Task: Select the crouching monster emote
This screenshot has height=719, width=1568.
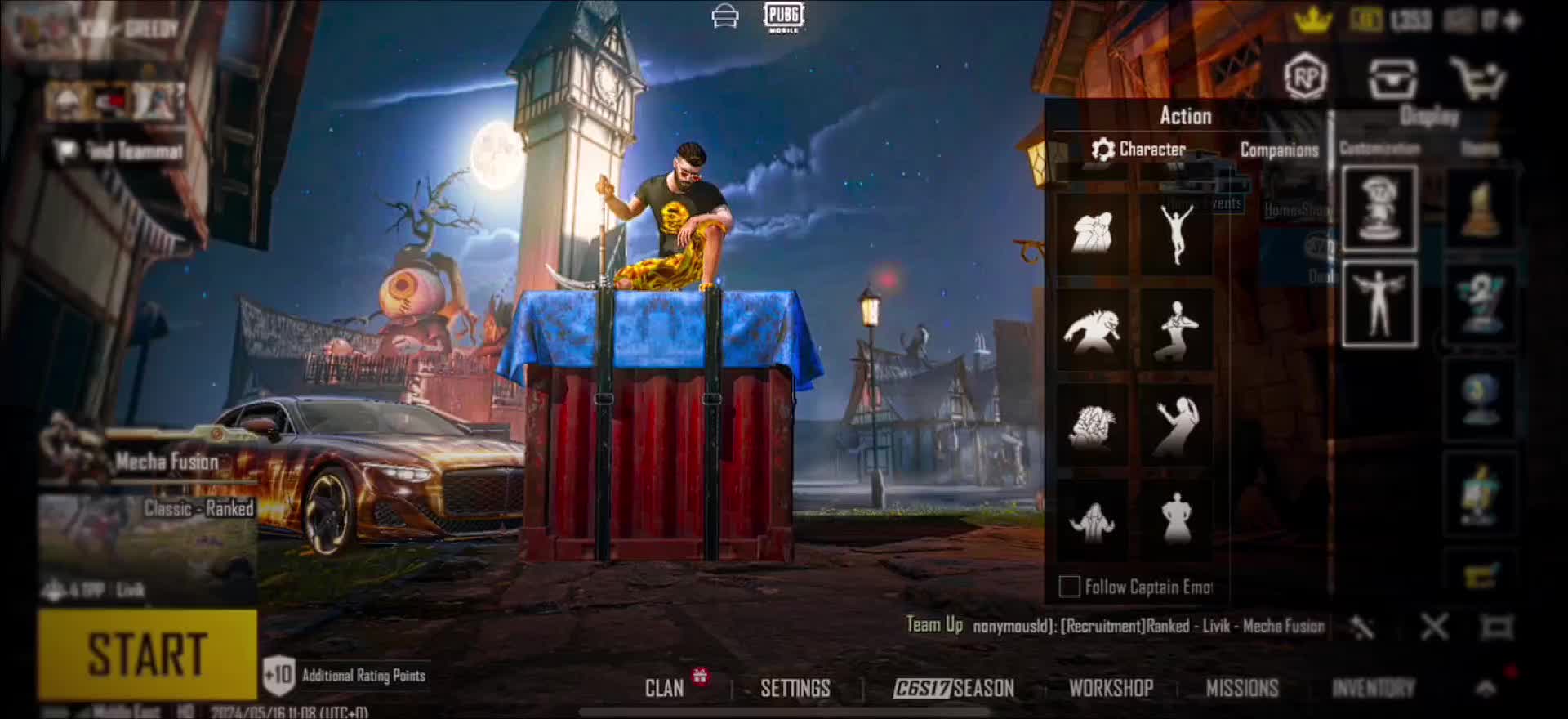Action: (x=1093, y=330)
